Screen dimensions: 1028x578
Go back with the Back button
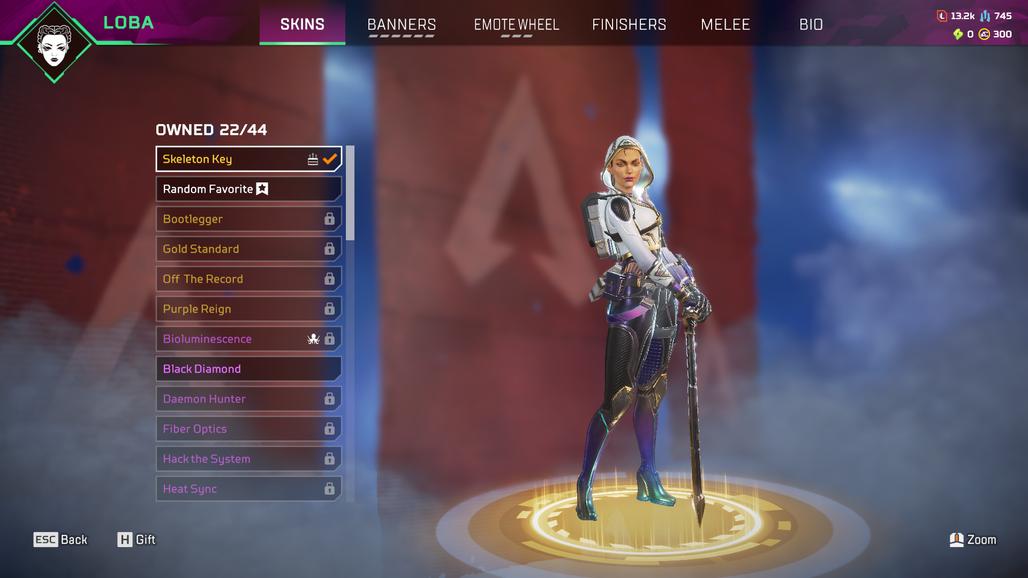pos(61,540)
